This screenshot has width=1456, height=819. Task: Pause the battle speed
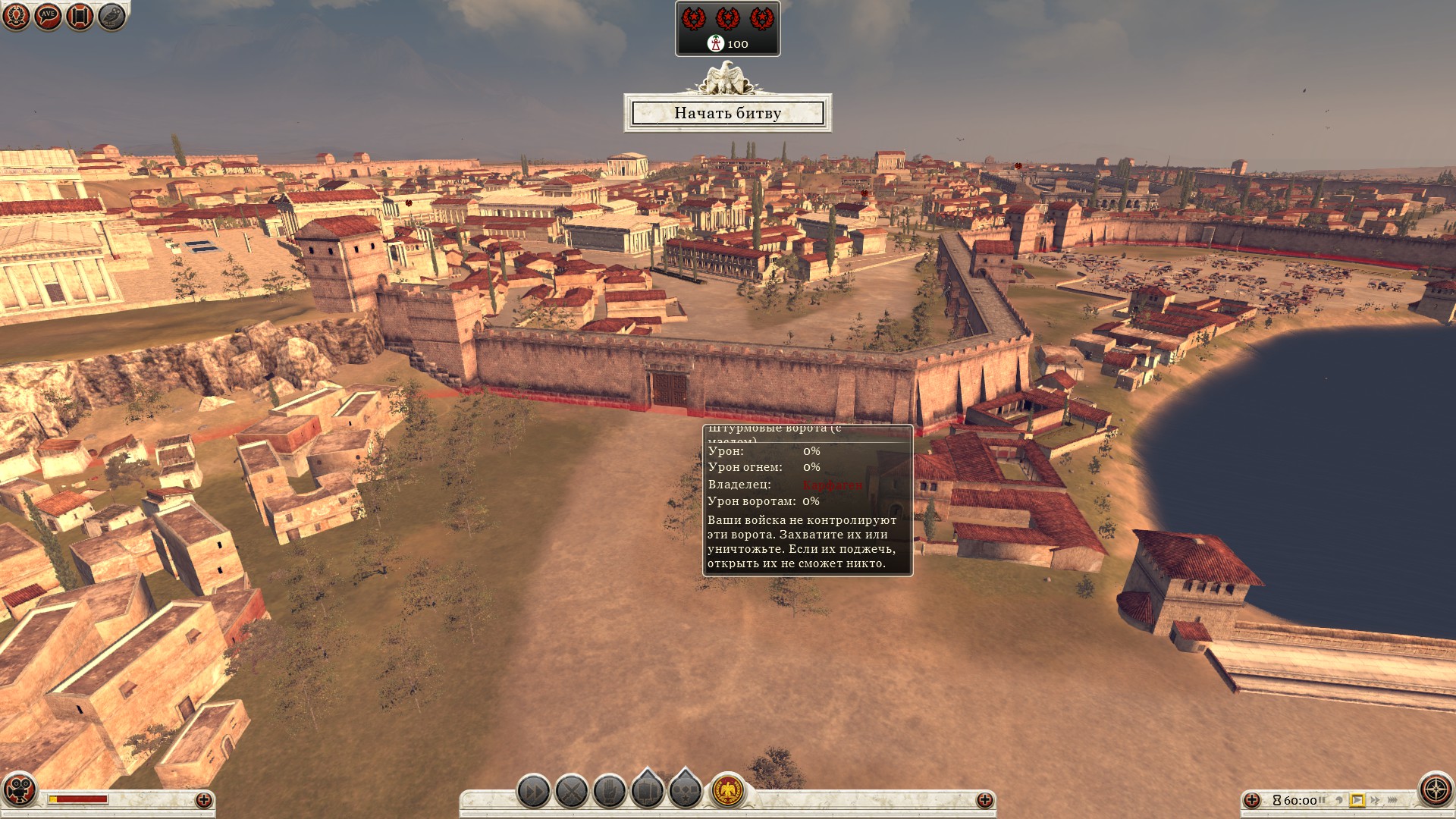click(1322, 800)
